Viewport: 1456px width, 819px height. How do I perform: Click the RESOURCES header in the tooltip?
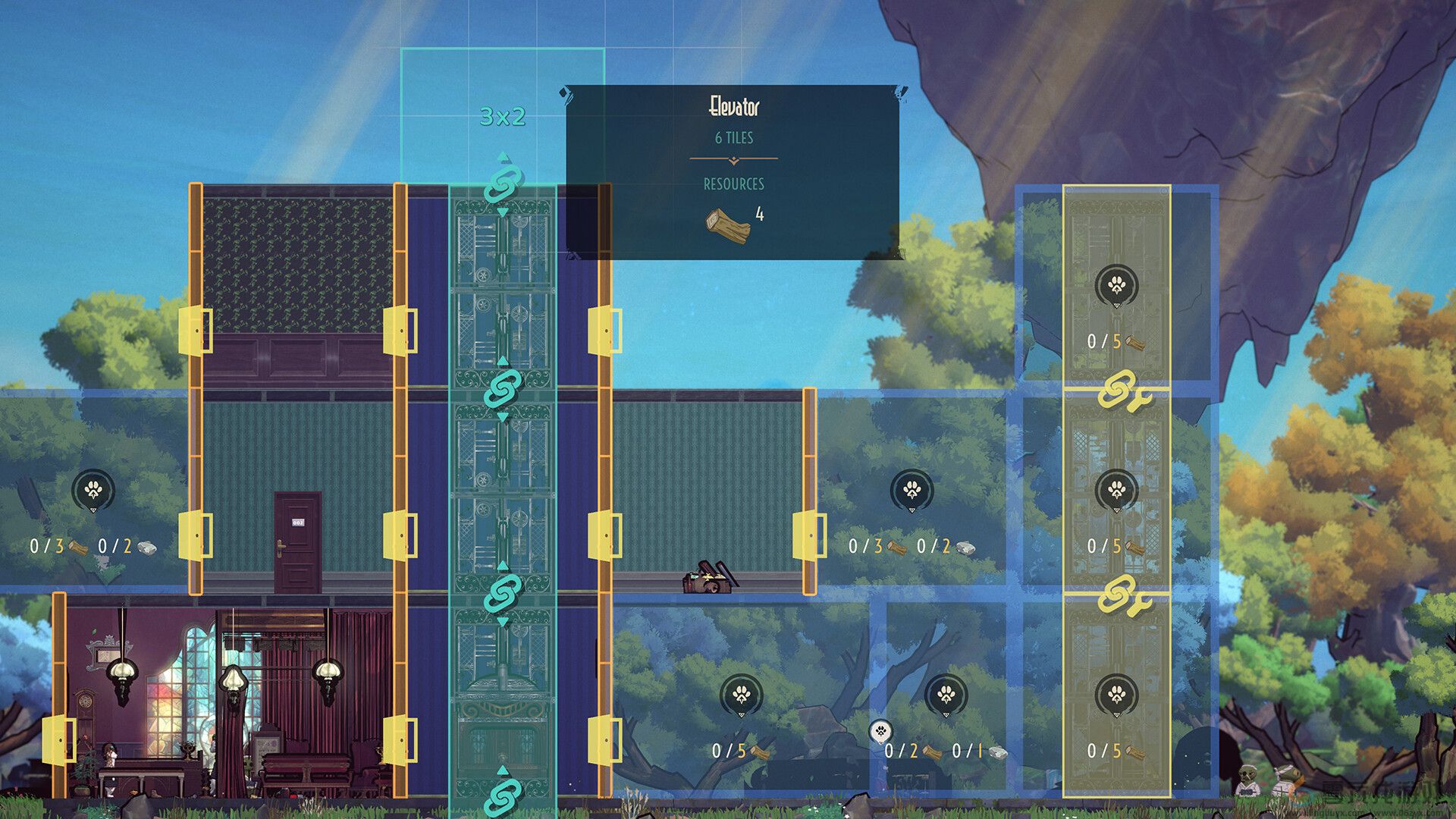point(733,184)
